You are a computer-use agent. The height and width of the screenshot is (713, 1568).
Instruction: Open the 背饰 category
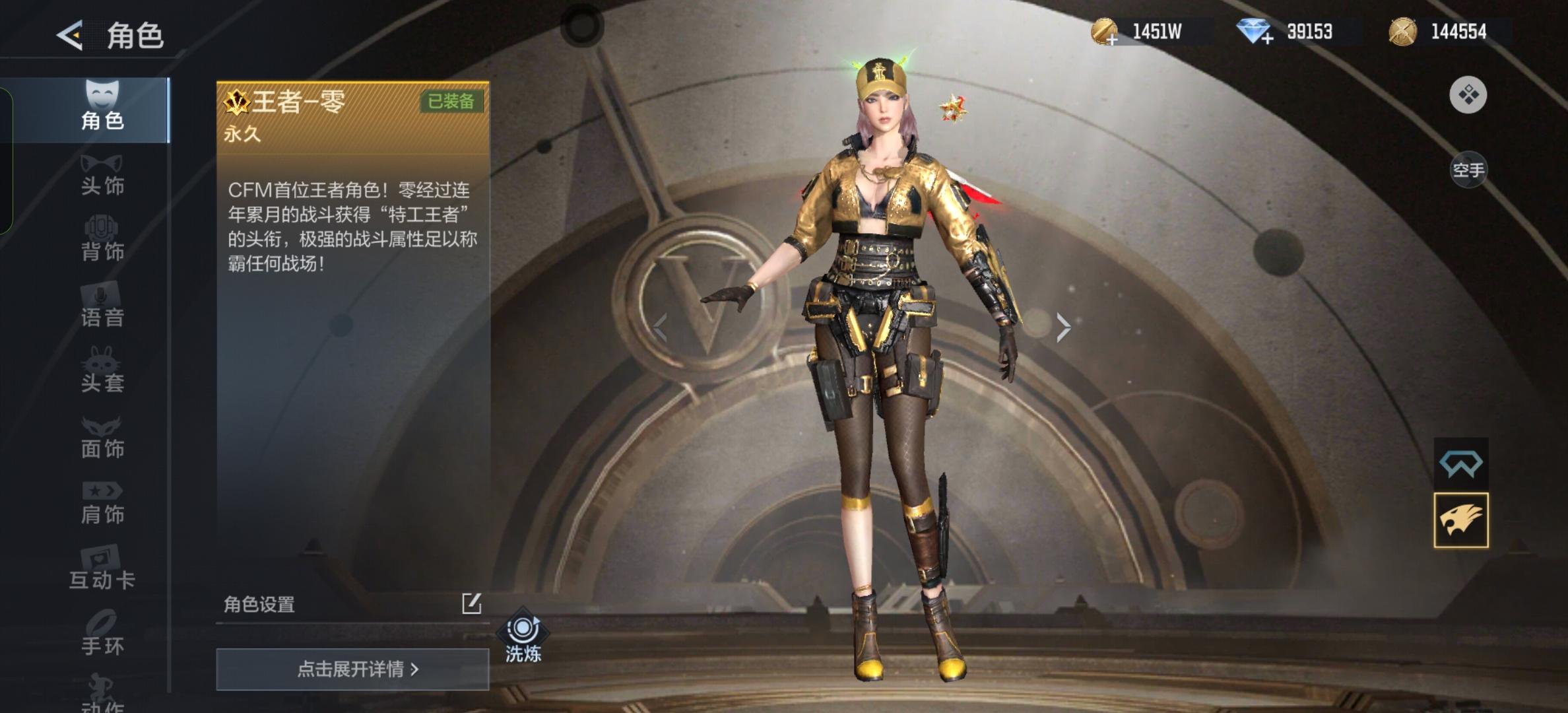(102, 240)
